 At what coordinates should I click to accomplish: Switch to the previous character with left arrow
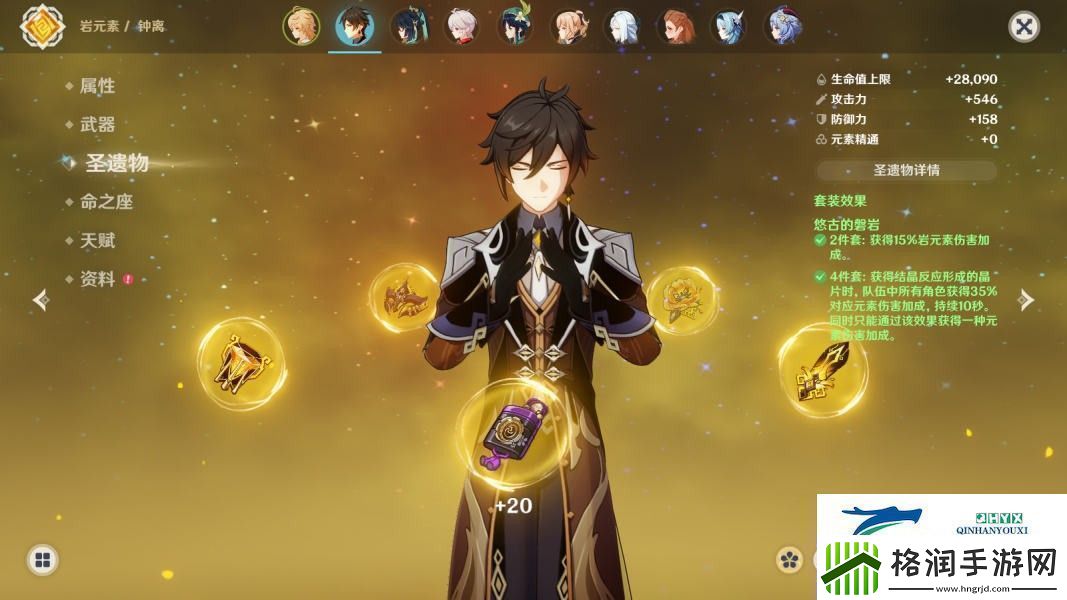tap(41, 300)
